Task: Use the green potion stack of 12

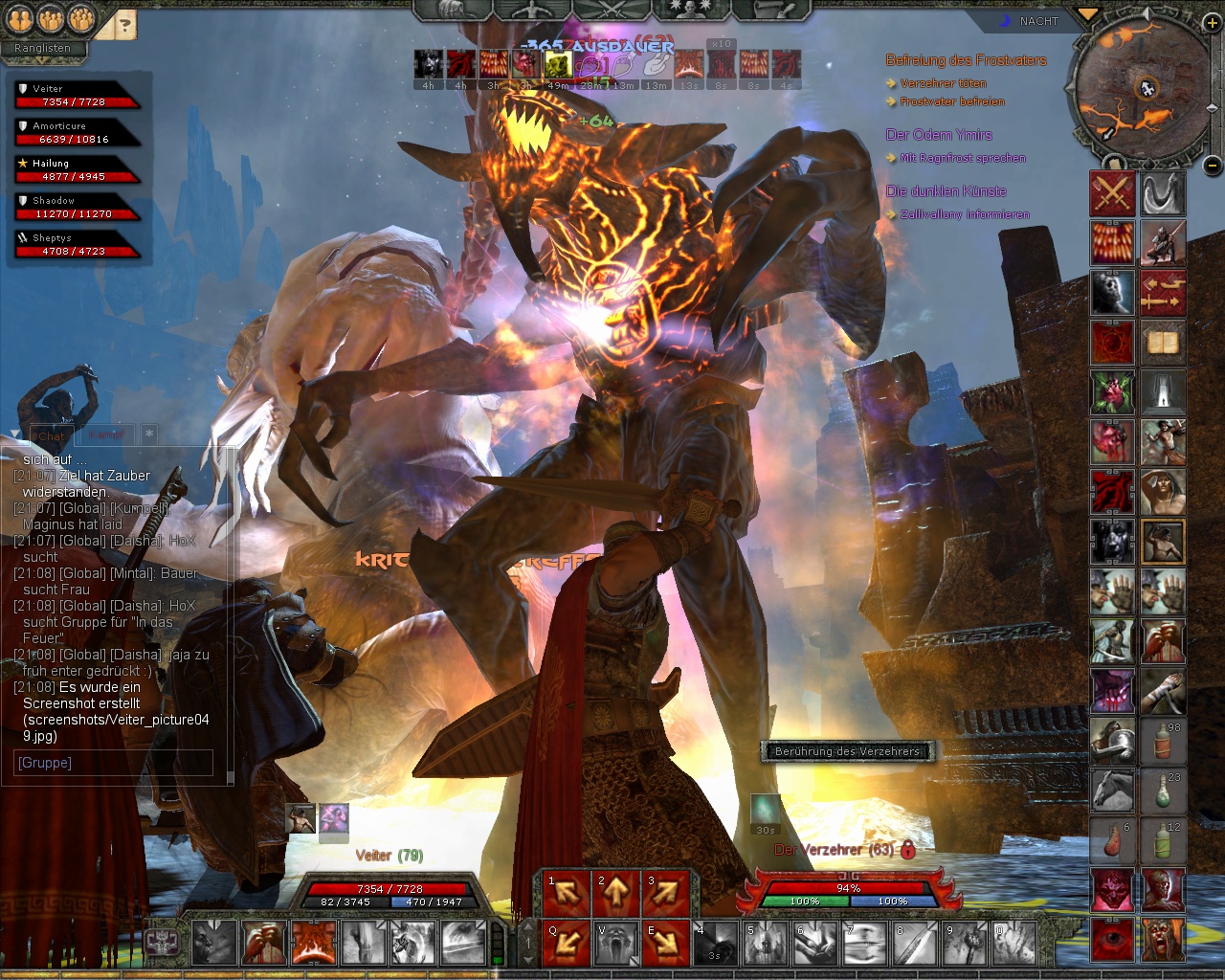Action: pyautogui.click(x=1163, y=840)
